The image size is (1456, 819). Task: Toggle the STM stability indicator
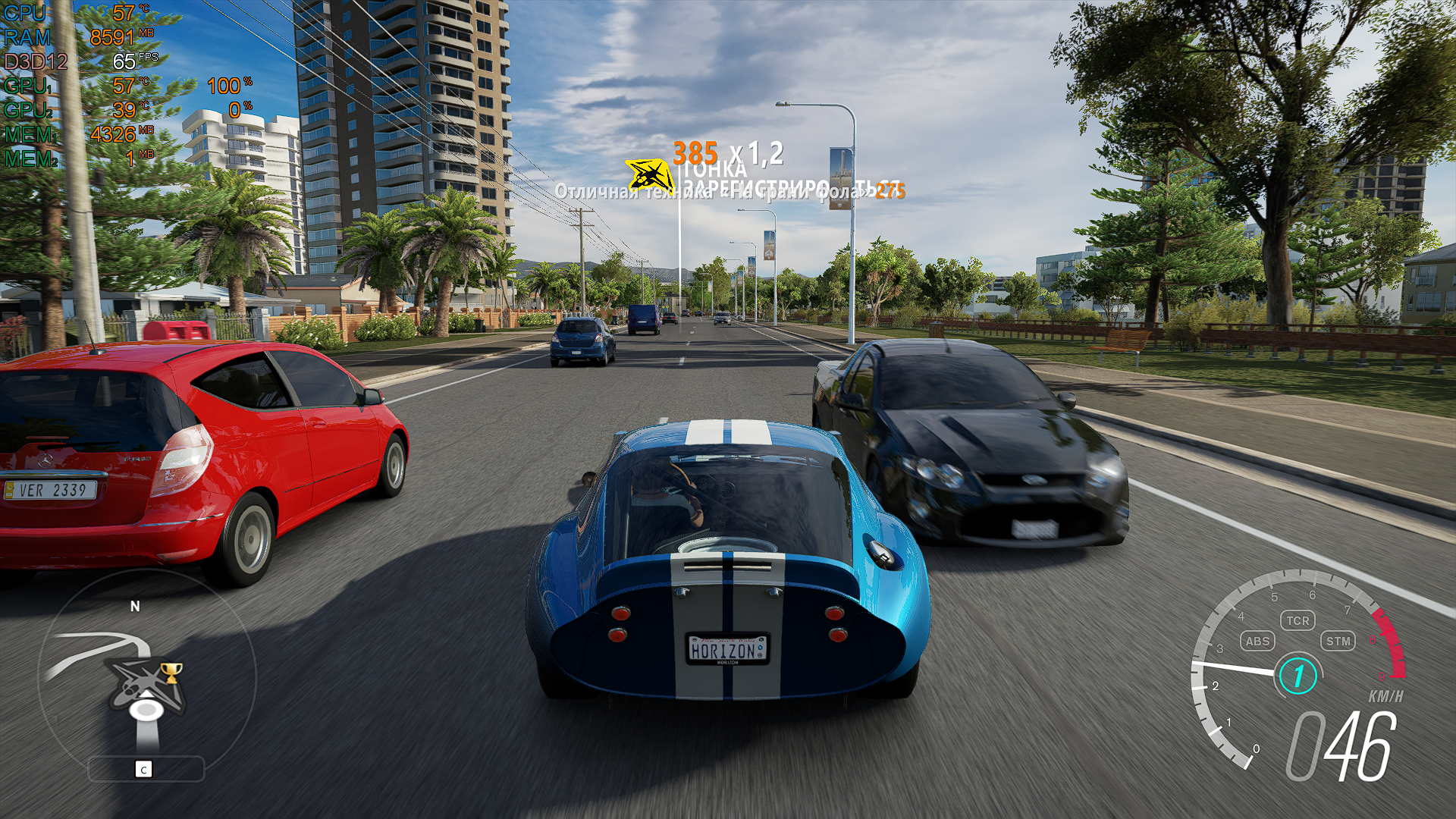[x=1338, y=641]
